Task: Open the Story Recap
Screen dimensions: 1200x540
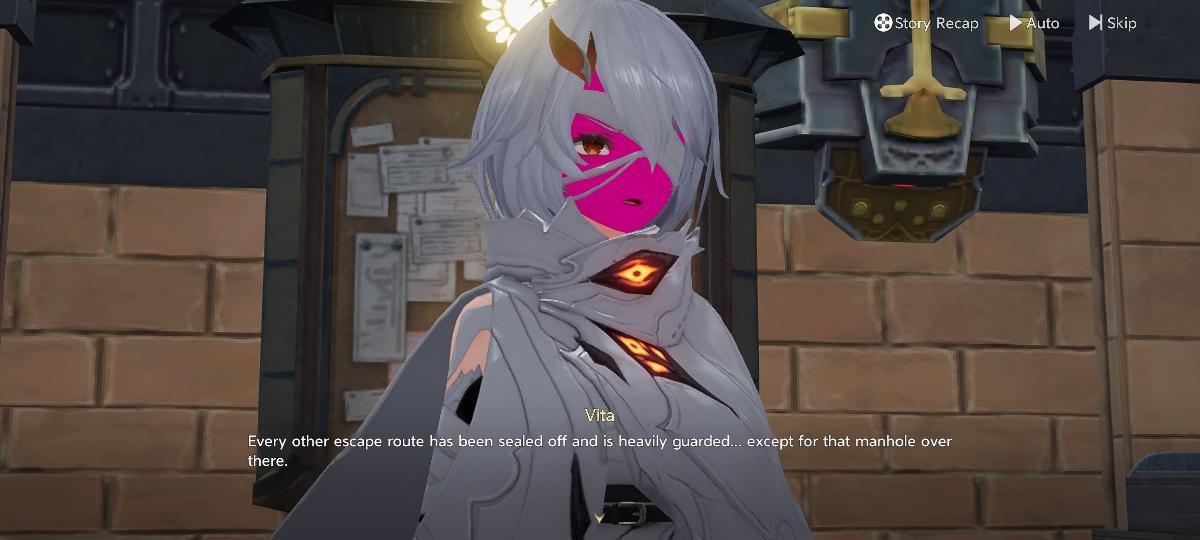Action: [926, 23]
